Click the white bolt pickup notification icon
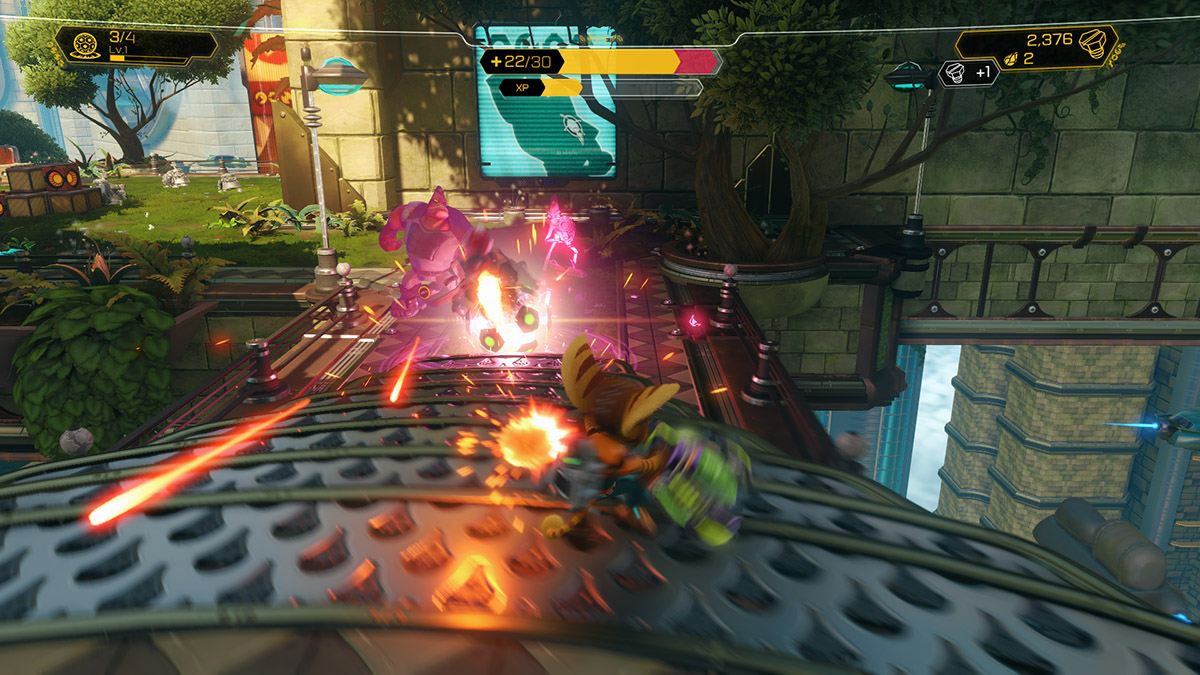This screenshot has height=675, width=1200. [x=954, y=72]
